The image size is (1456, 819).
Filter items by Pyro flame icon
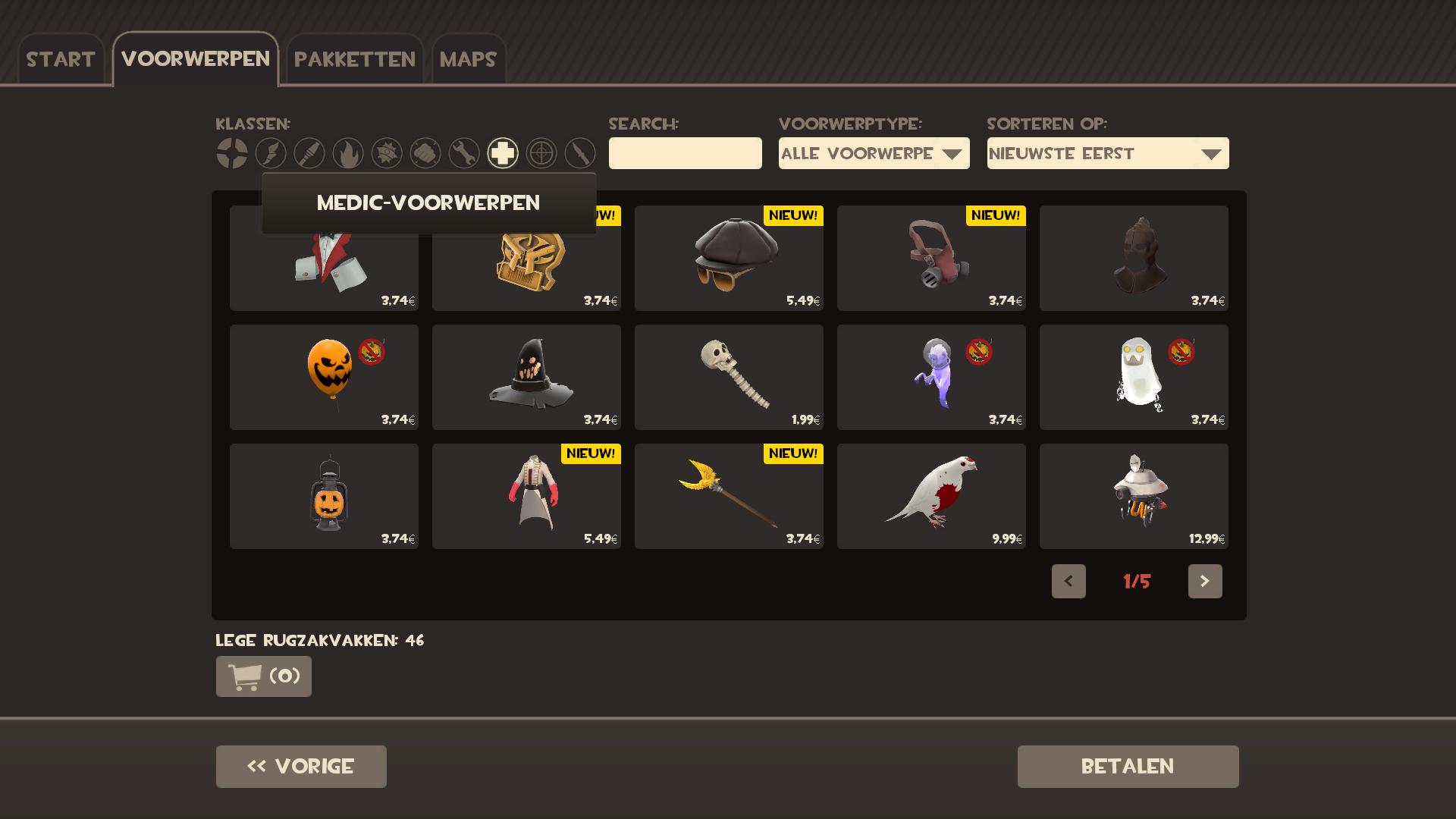click(x=348, y=153)
